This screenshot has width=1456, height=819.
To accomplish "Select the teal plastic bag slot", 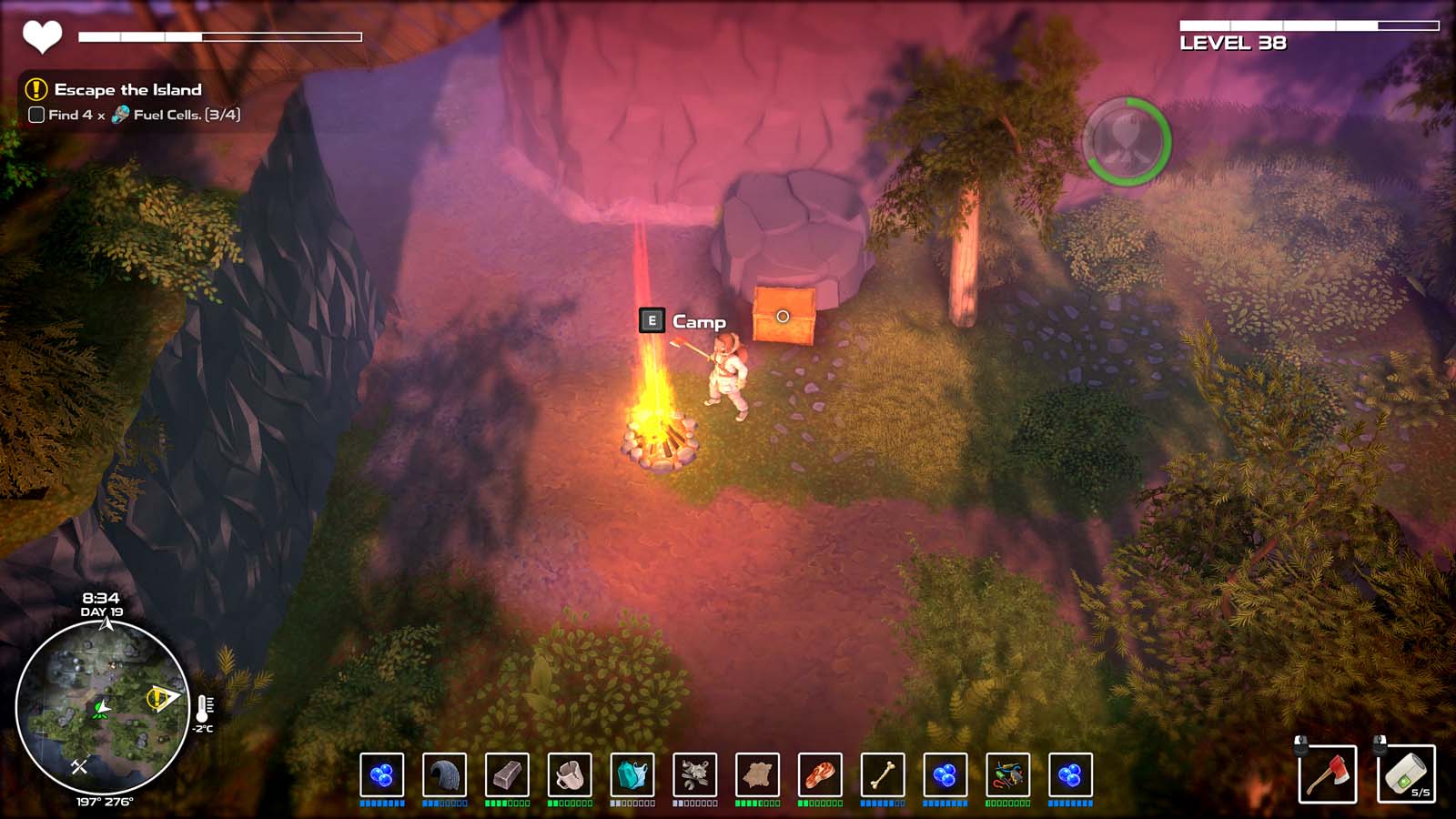I will [x=632, y=775].
